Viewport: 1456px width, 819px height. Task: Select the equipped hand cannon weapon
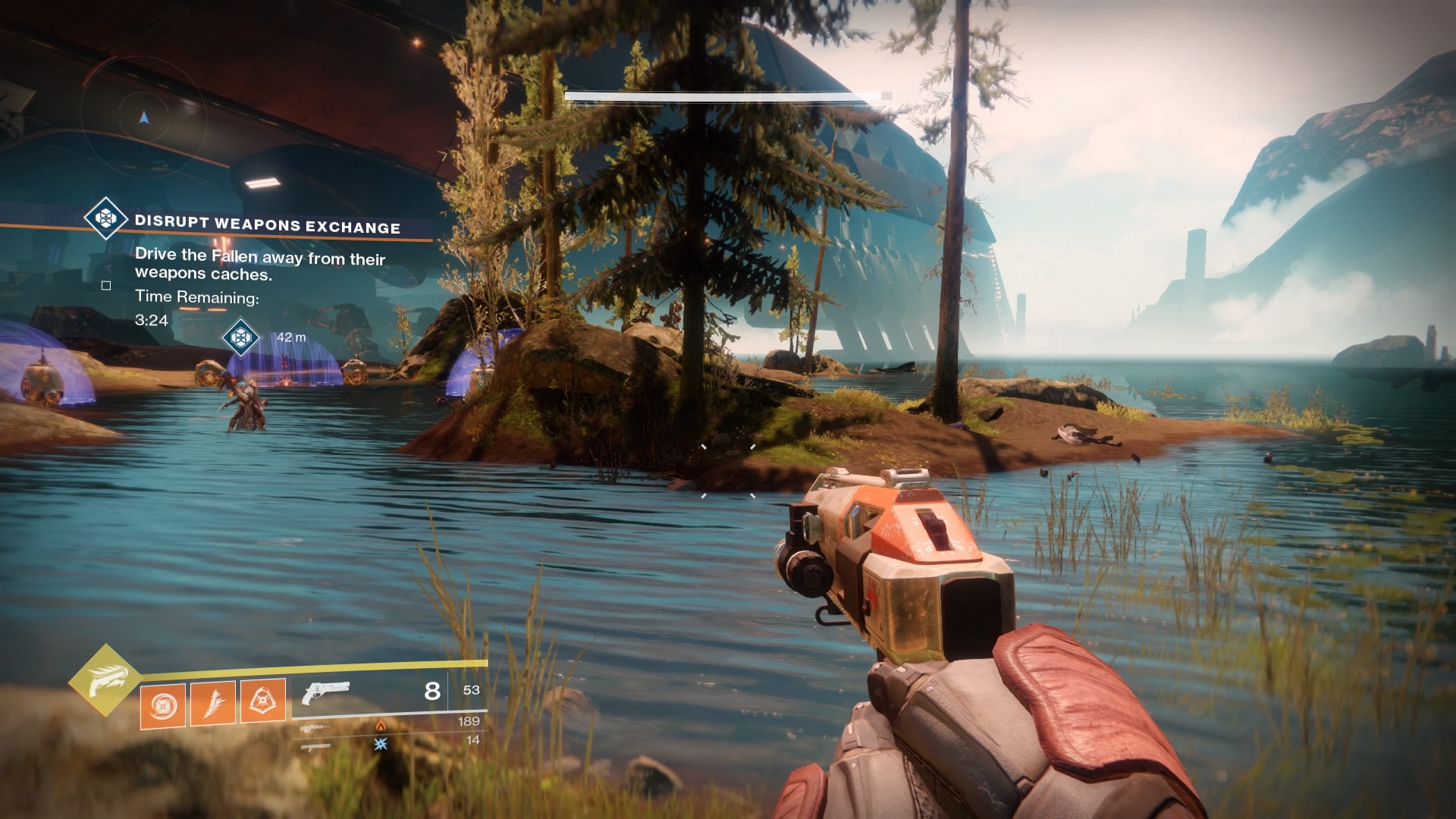325,692
